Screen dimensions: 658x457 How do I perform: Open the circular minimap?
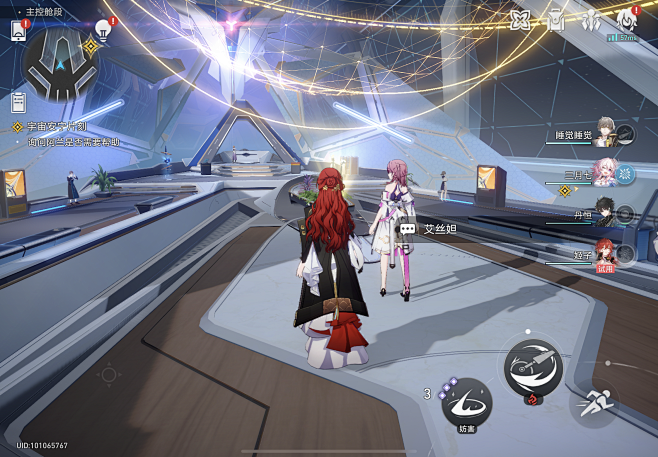point(59,60)
